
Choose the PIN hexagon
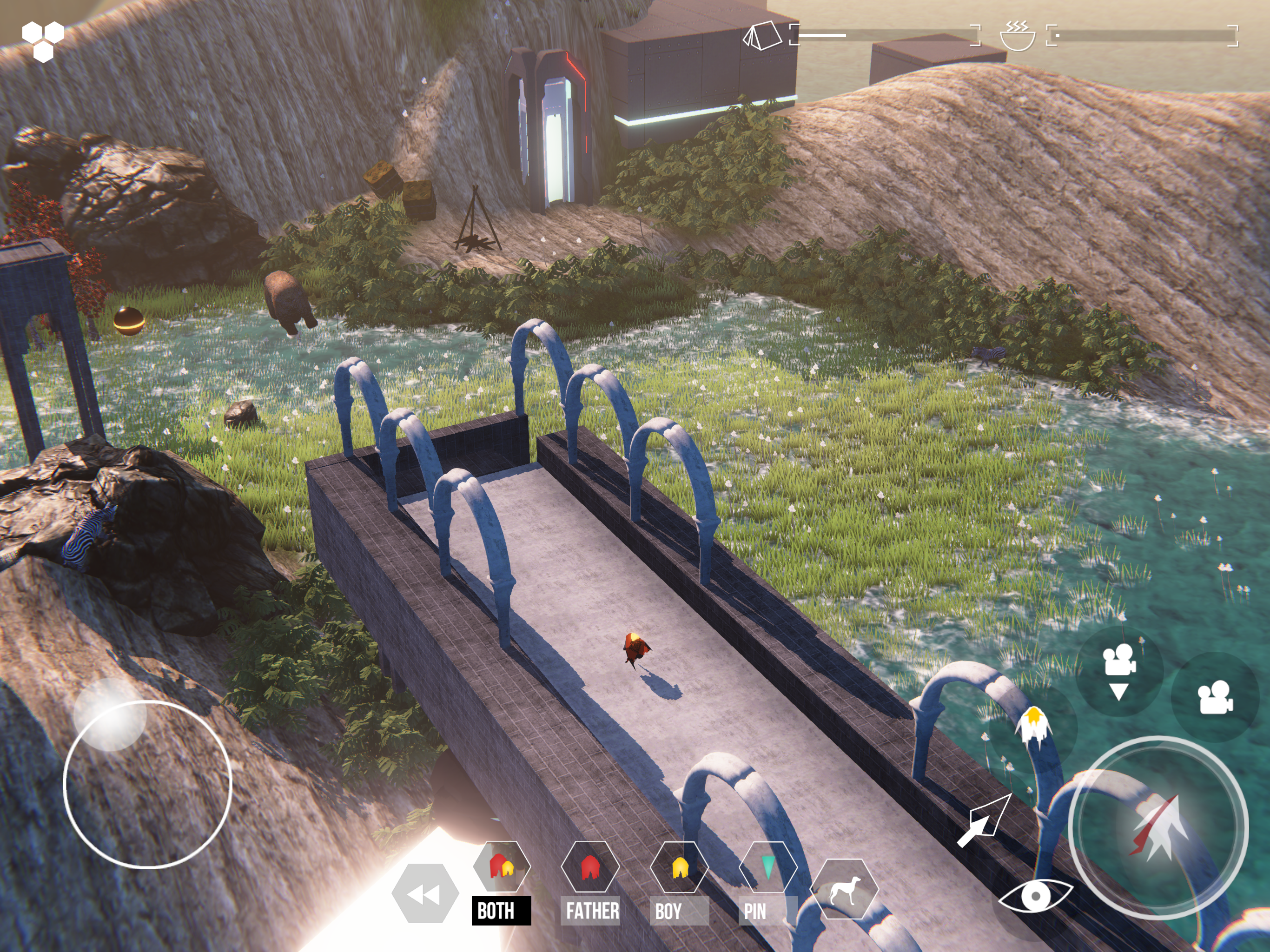(x=767, y=867)
